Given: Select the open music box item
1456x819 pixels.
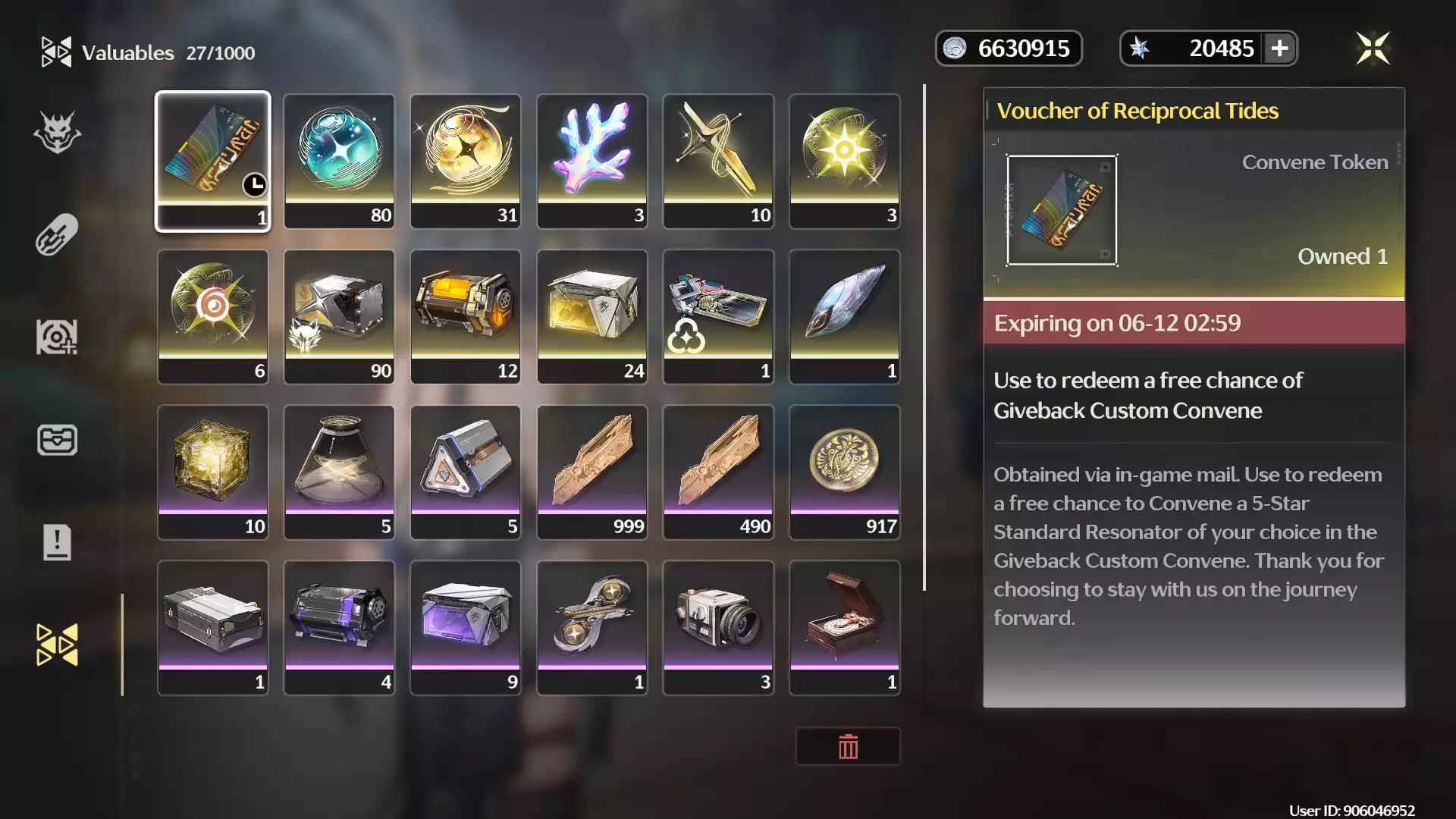Looking at the screenshot, I should [x=845, y=627].
